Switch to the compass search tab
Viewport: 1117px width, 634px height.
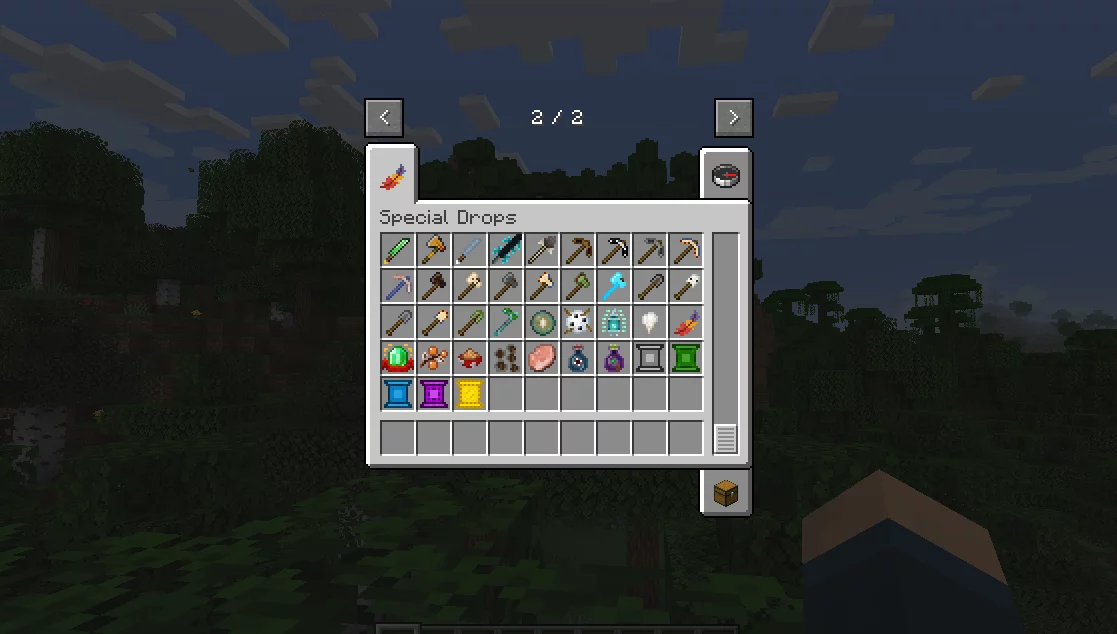[726, 177]
